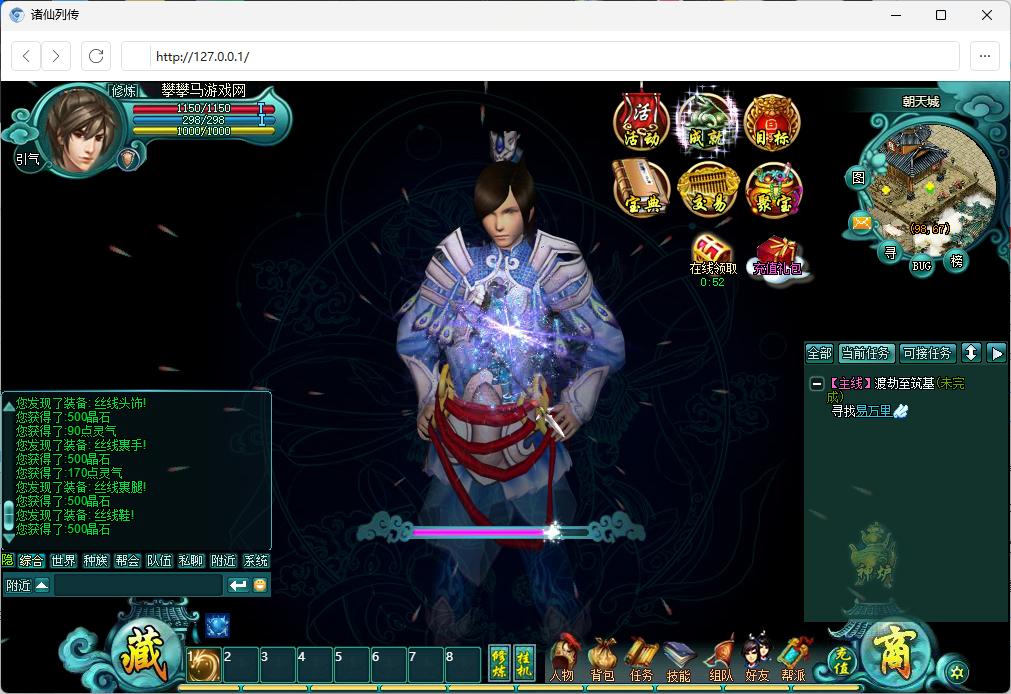
Task: Reload the page with the refresh button
Action: click(96, 56)
